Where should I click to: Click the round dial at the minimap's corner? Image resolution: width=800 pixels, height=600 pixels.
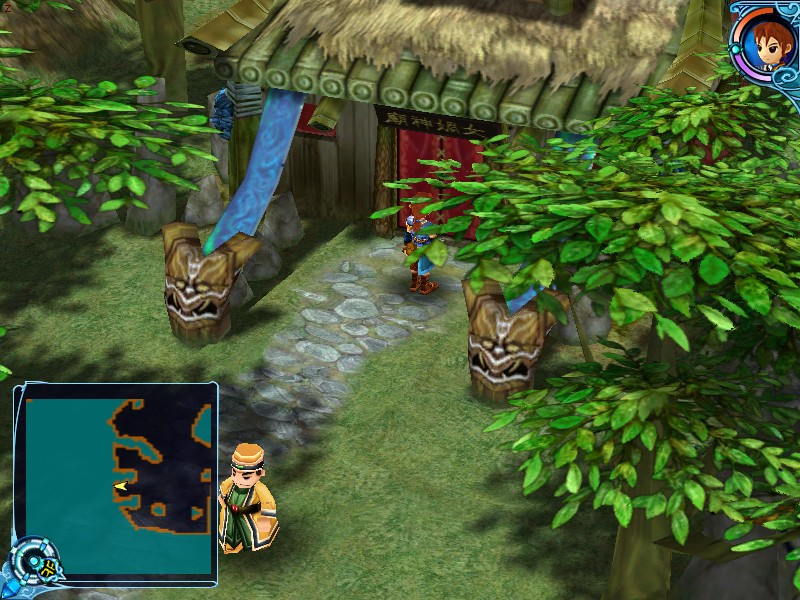point(33,564)
